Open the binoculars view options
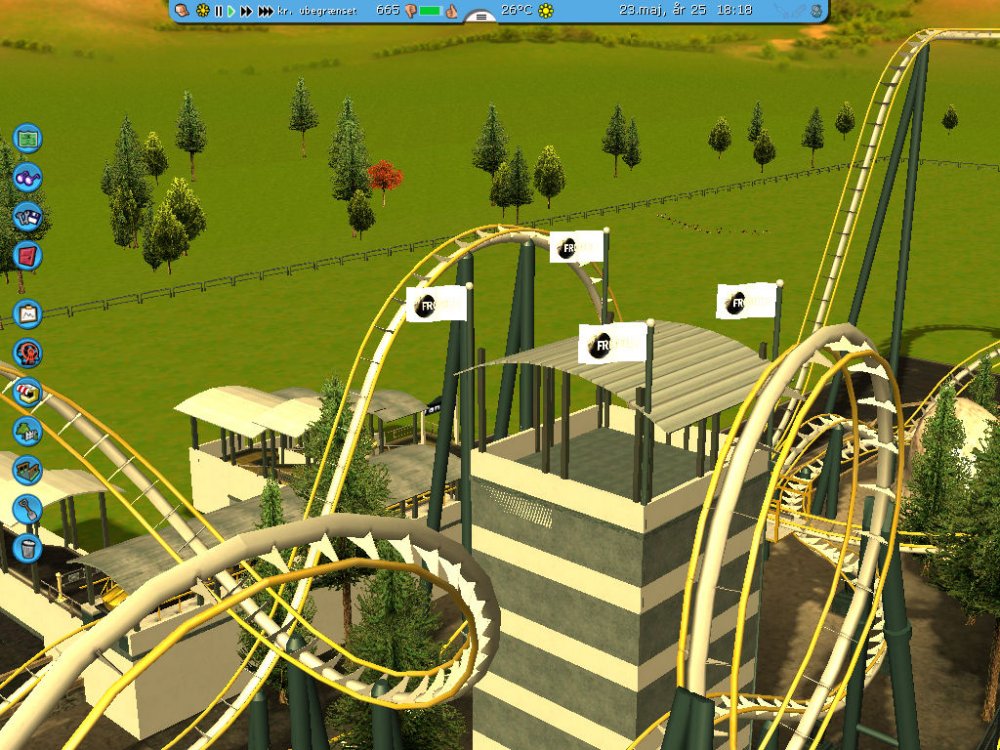The width and height of the screenshot is (1000, 750). [28, 177]
